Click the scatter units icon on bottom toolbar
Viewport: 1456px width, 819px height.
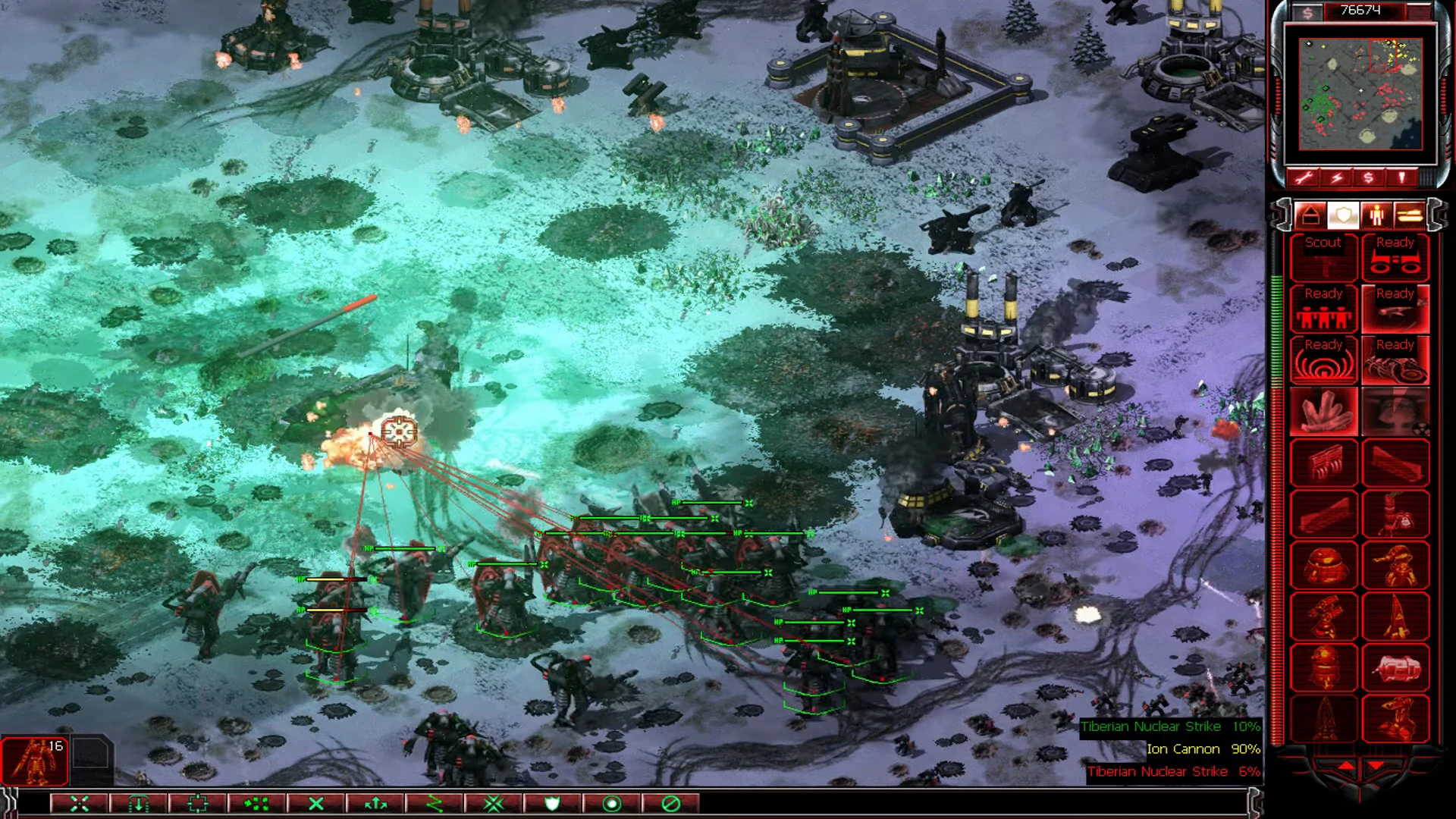pyautogui.click(x=258, y=804)
